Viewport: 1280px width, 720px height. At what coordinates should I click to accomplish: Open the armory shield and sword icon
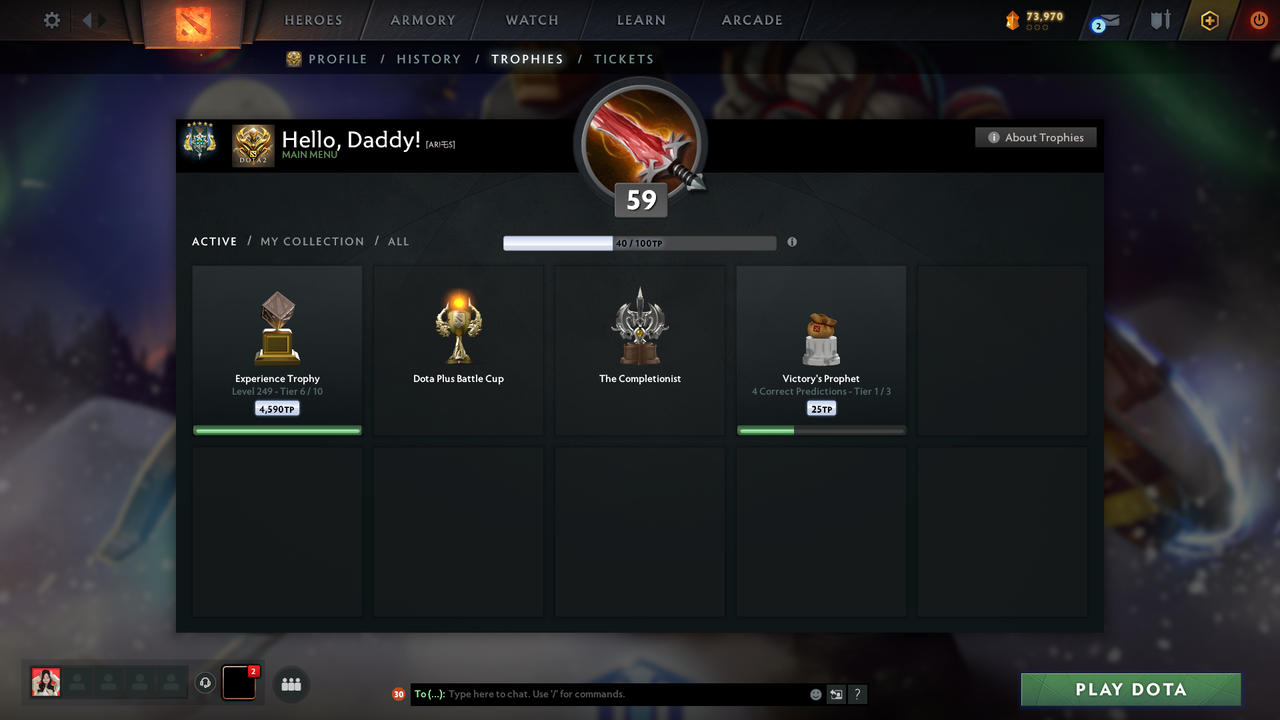1159,20
